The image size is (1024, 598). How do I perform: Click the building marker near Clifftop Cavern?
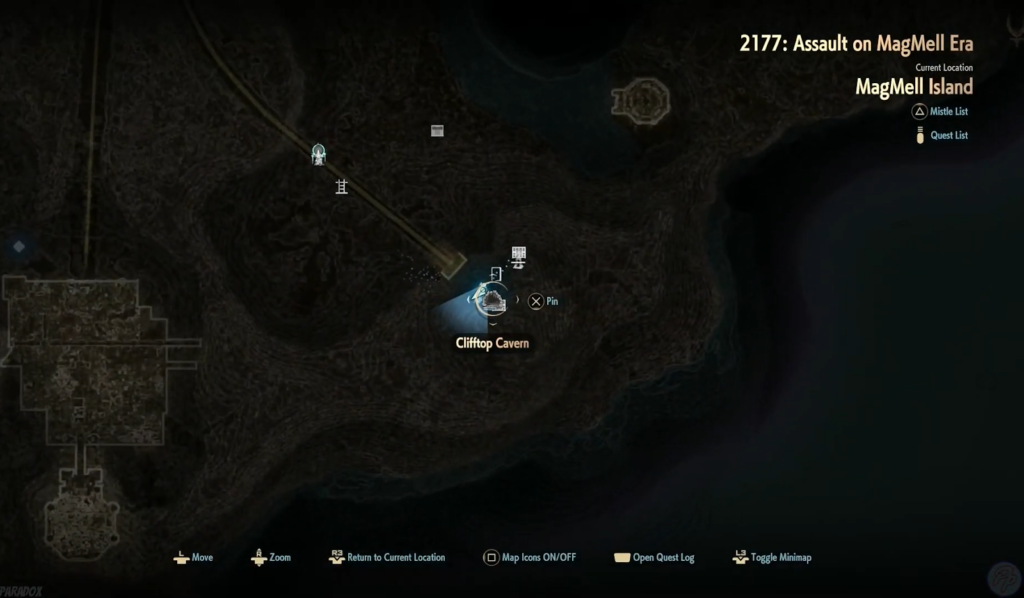click(x=518, y=256)
